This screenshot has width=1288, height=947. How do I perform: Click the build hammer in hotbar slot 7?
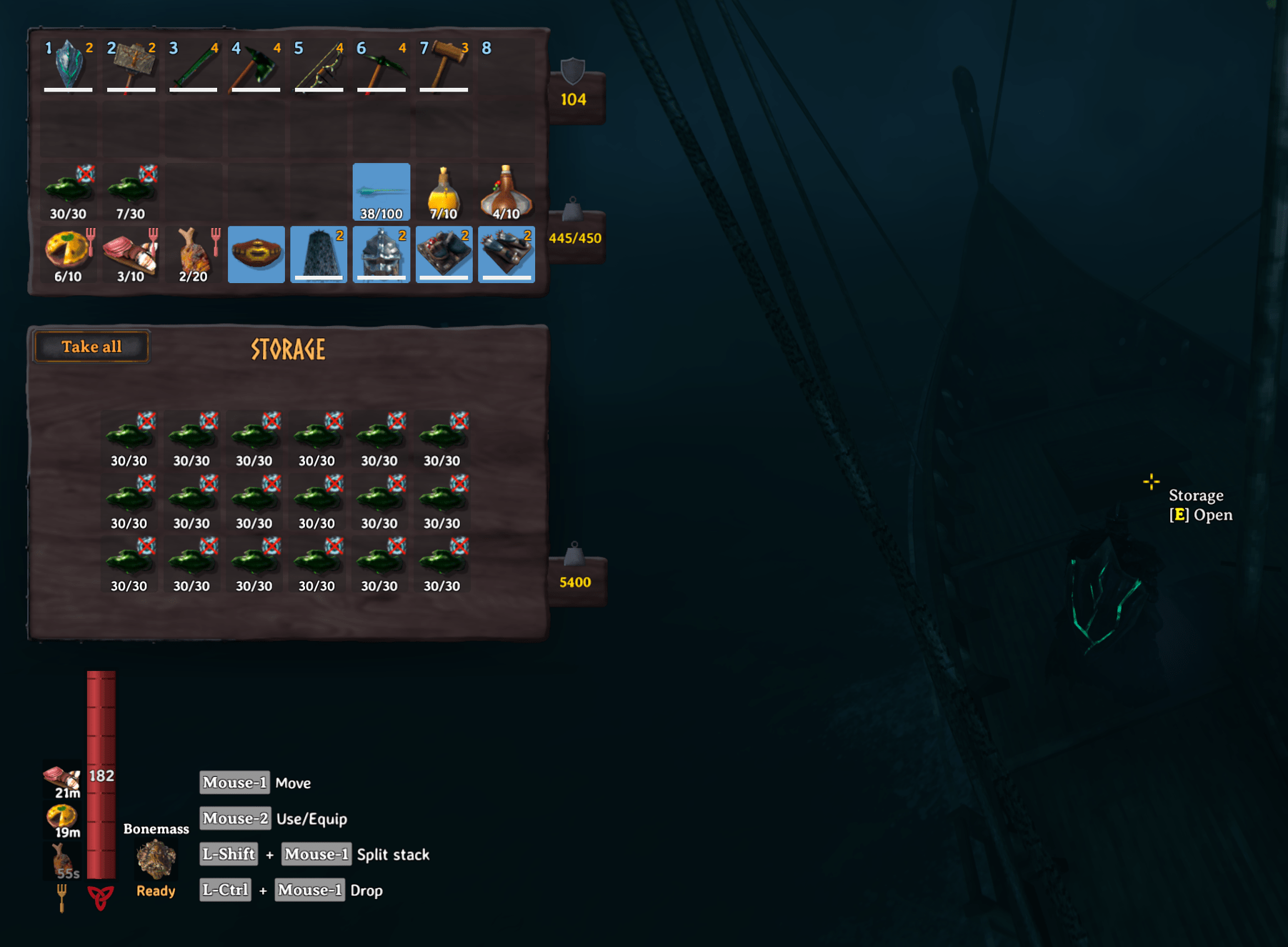click(x=444, y=68)
